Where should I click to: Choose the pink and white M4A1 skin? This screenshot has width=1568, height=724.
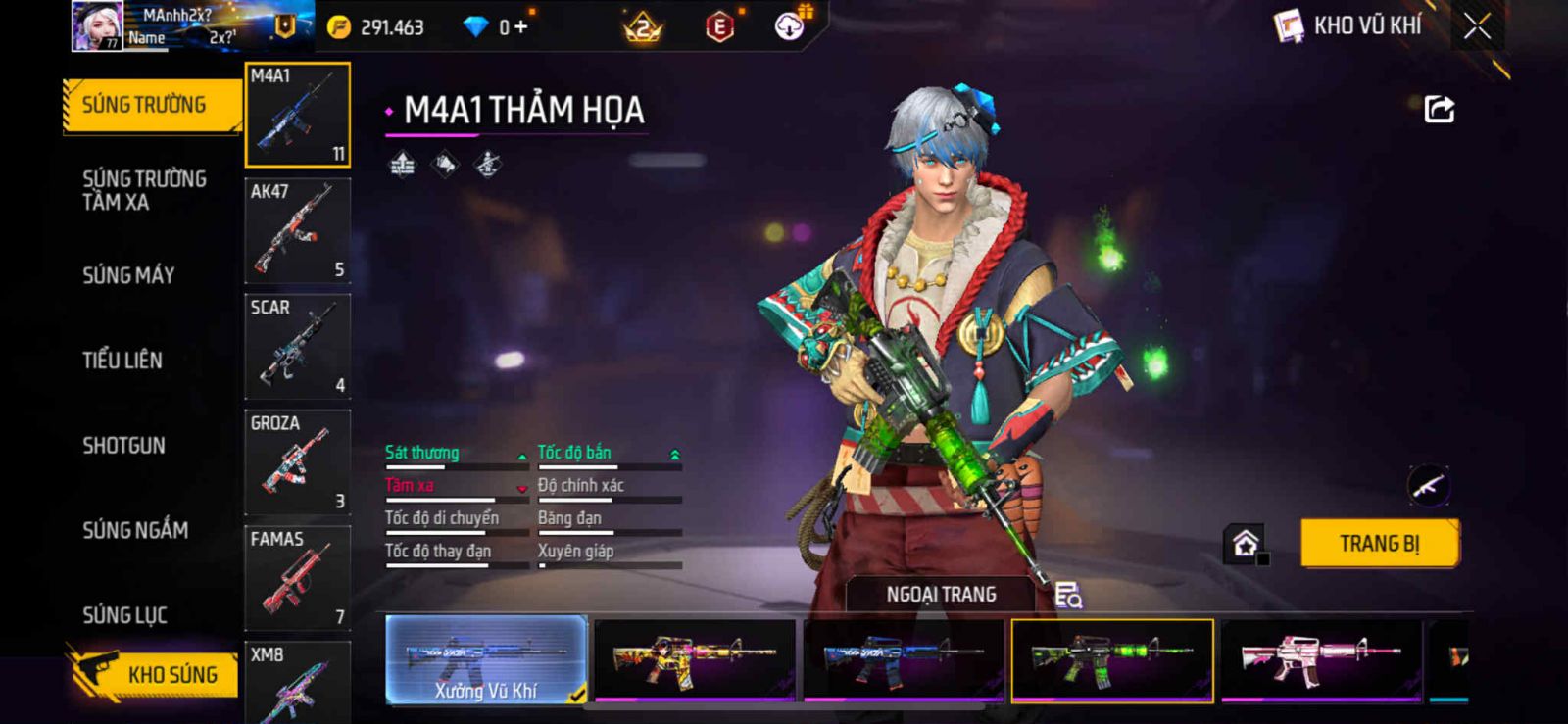1321,659
